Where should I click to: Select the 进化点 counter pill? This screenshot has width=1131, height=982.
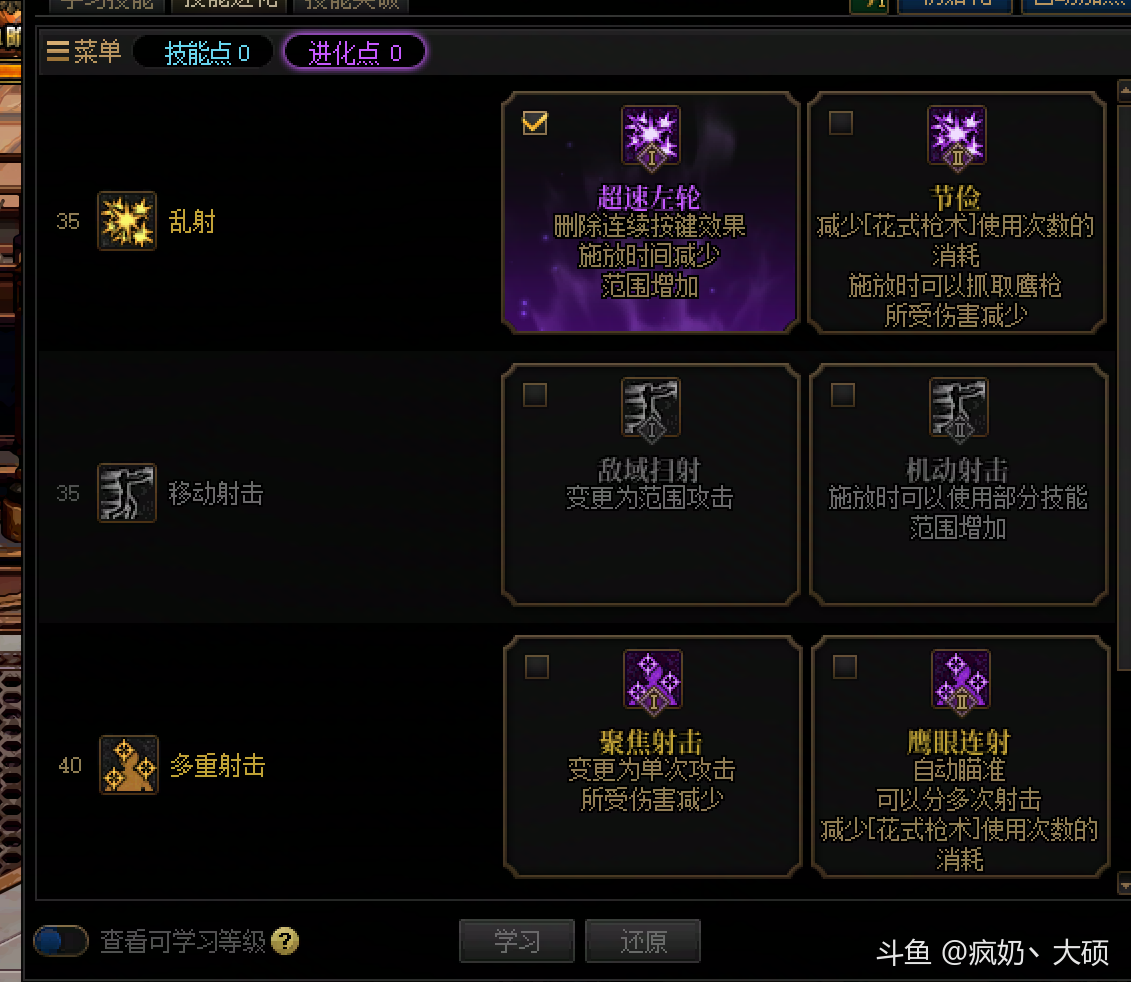click(355, 53)
